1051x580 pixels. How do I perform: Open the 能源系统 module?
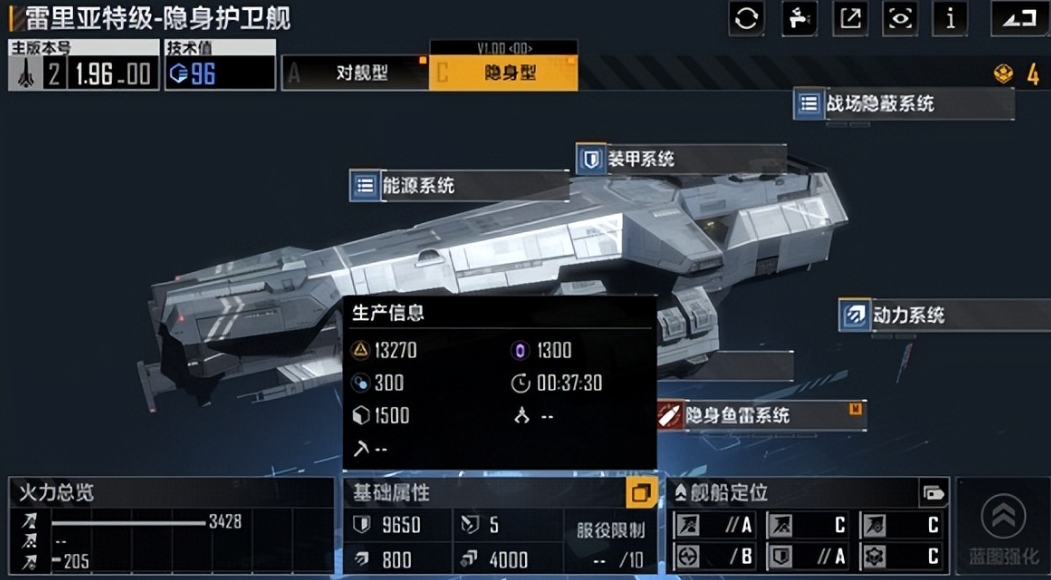tap(418, 185)
